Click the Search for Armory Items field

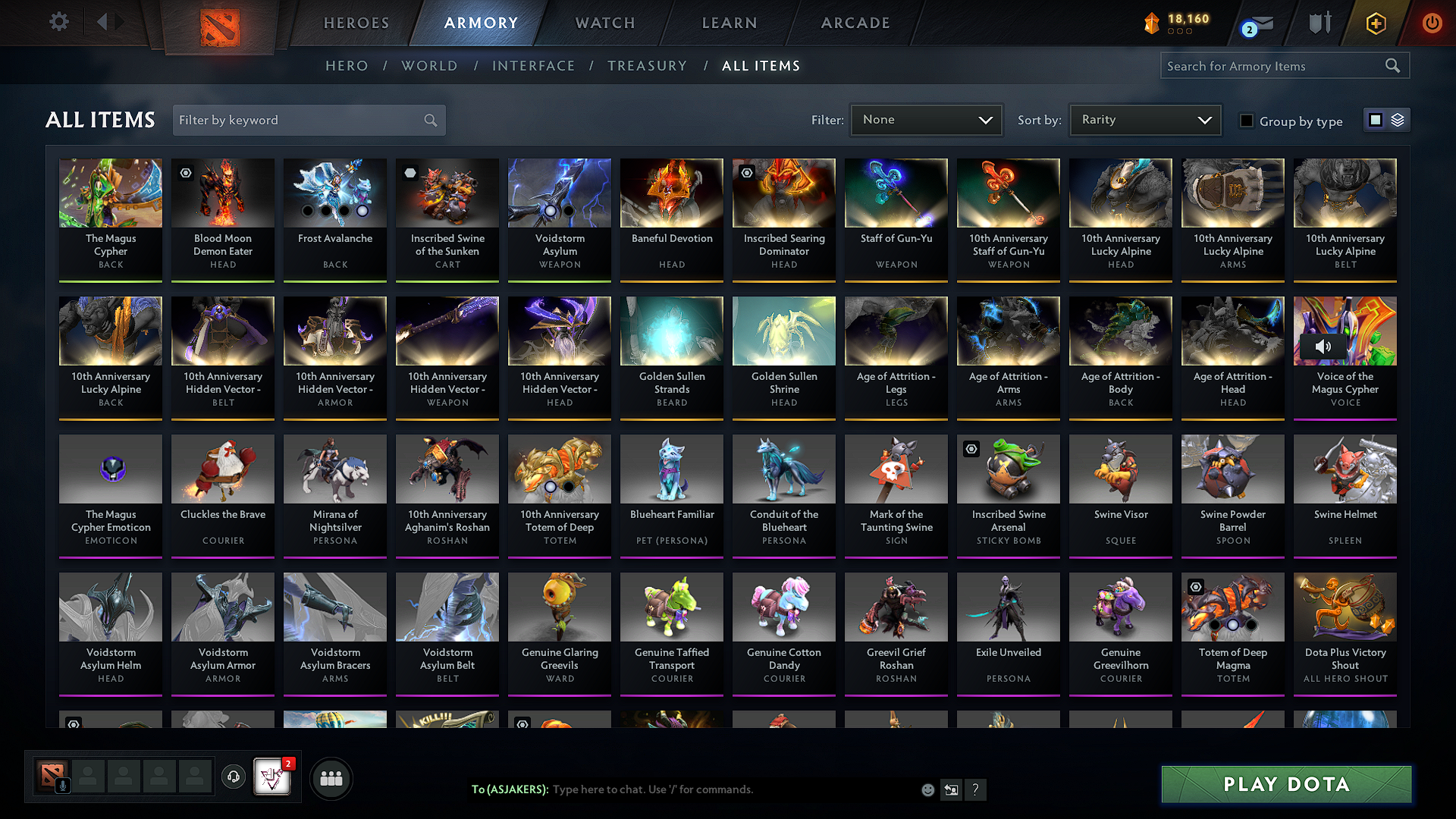(x=1274, y=66)
